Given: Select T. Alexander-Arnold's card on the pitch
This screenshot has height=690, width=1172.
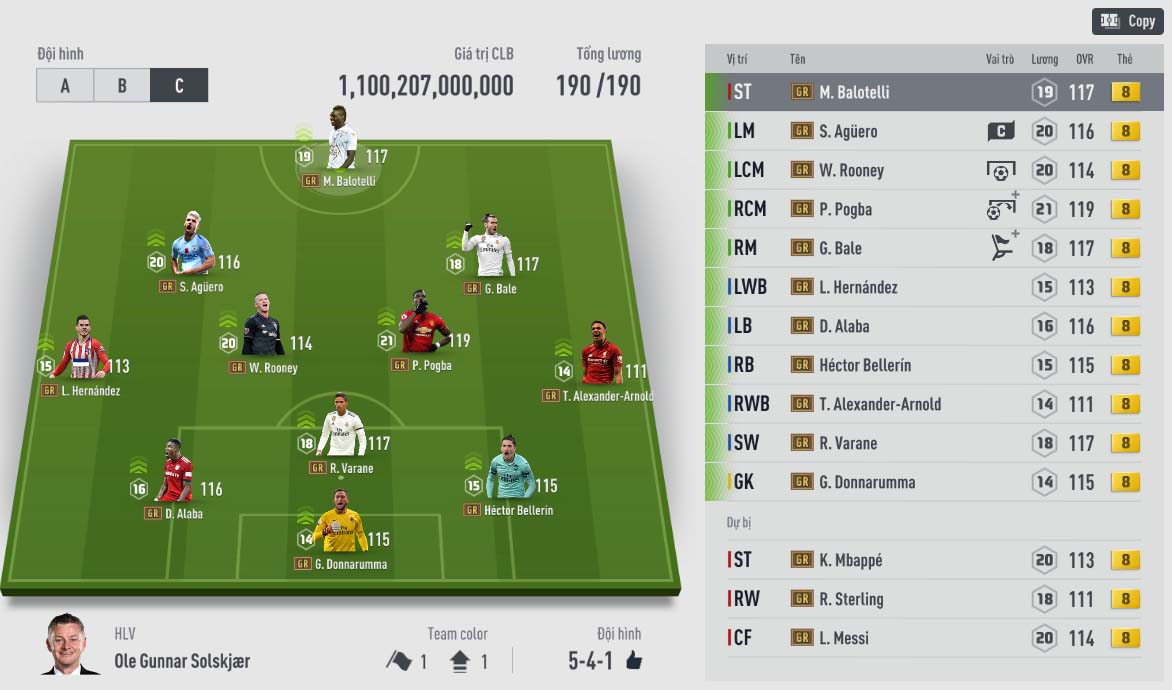Looking at the screenshot, I should click(x=601, y=358).
